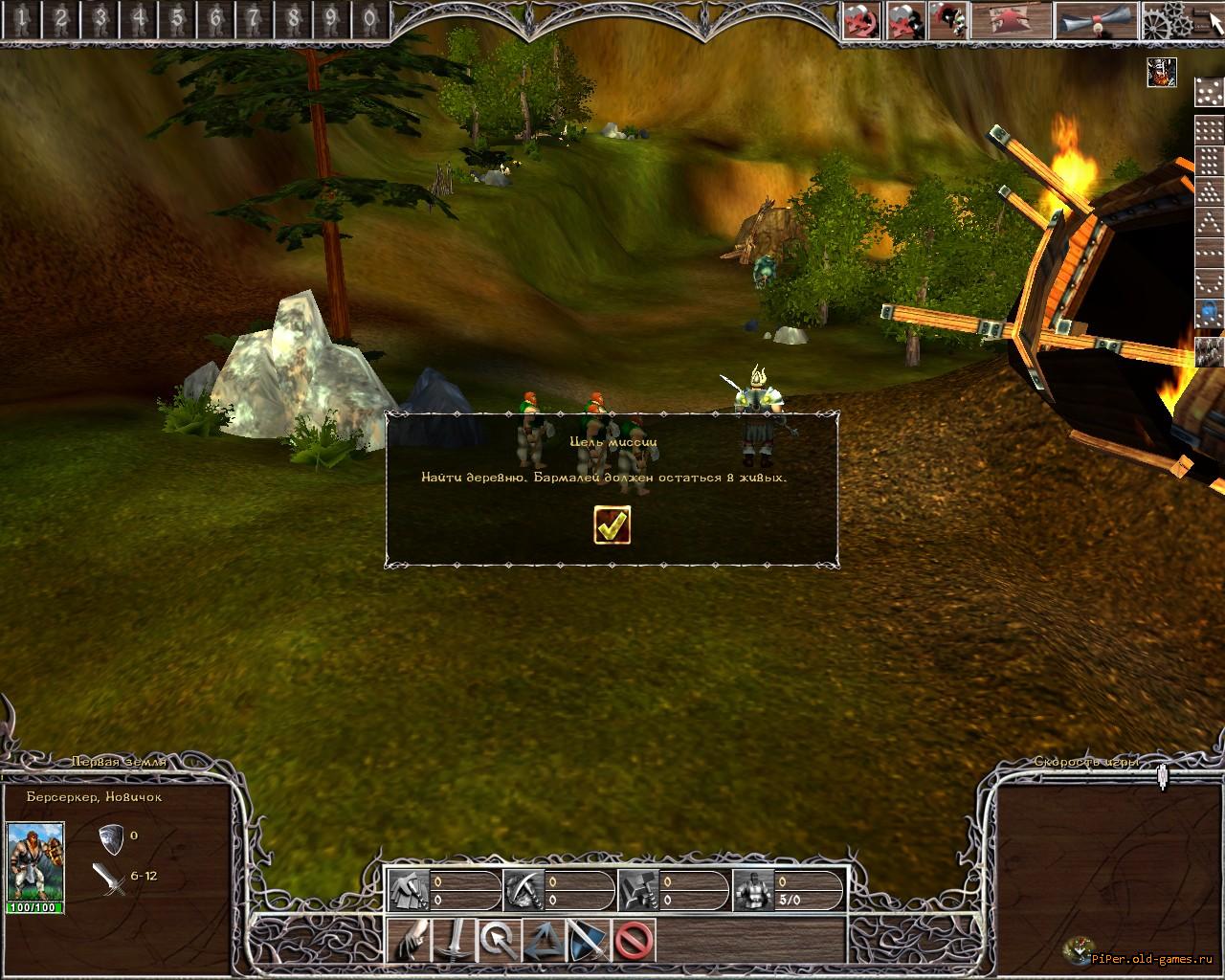Select control group 0 slot
Viewport: 1225px width, 980px height.
[370, 17]
